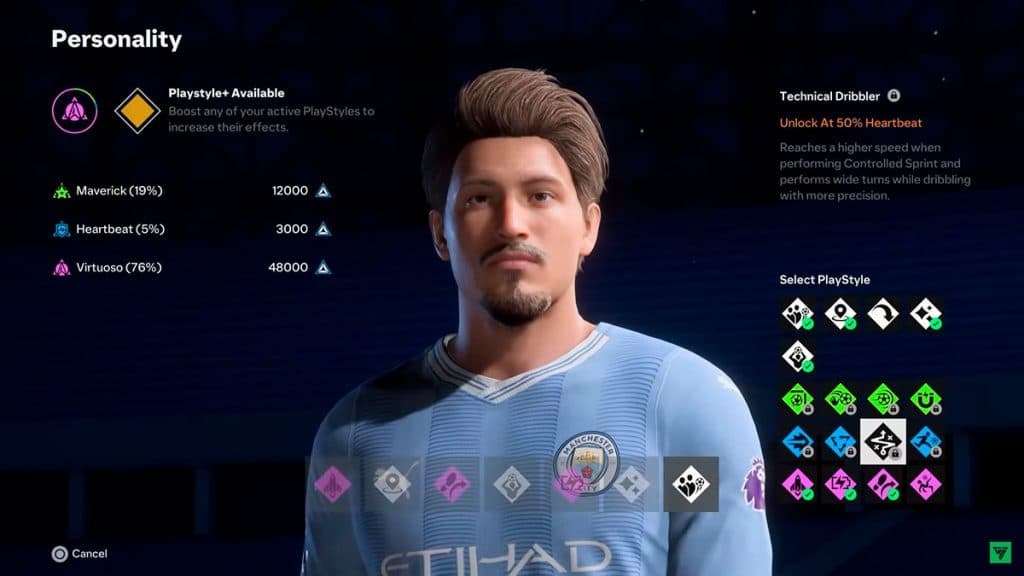Screen dimensions: 1024x576
Task: Select the locked blue double arrow PlayStyle
Action: 797,442
